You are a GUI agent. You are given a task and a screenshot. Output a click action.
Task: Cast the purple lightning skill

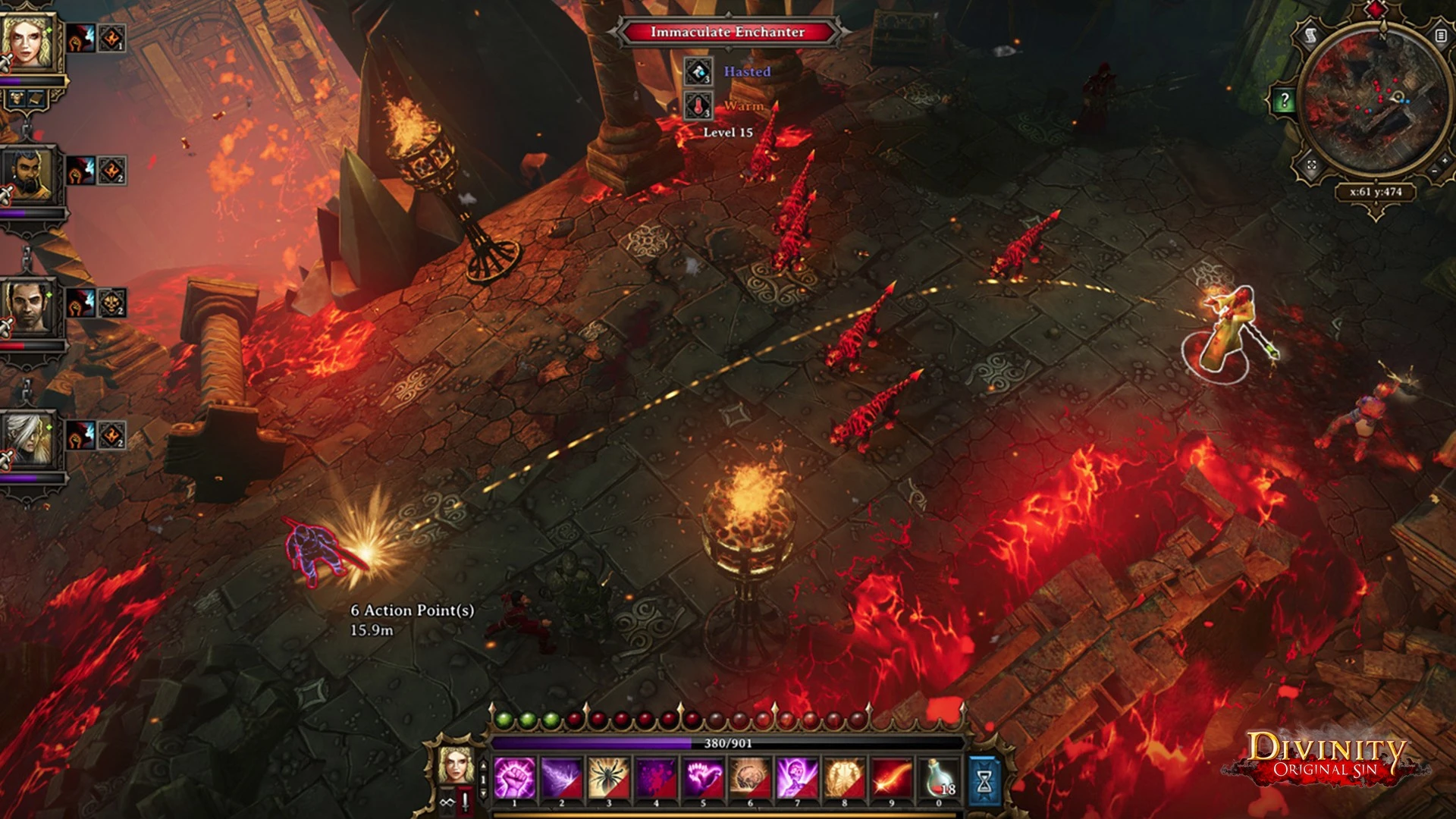coord(561,779)
